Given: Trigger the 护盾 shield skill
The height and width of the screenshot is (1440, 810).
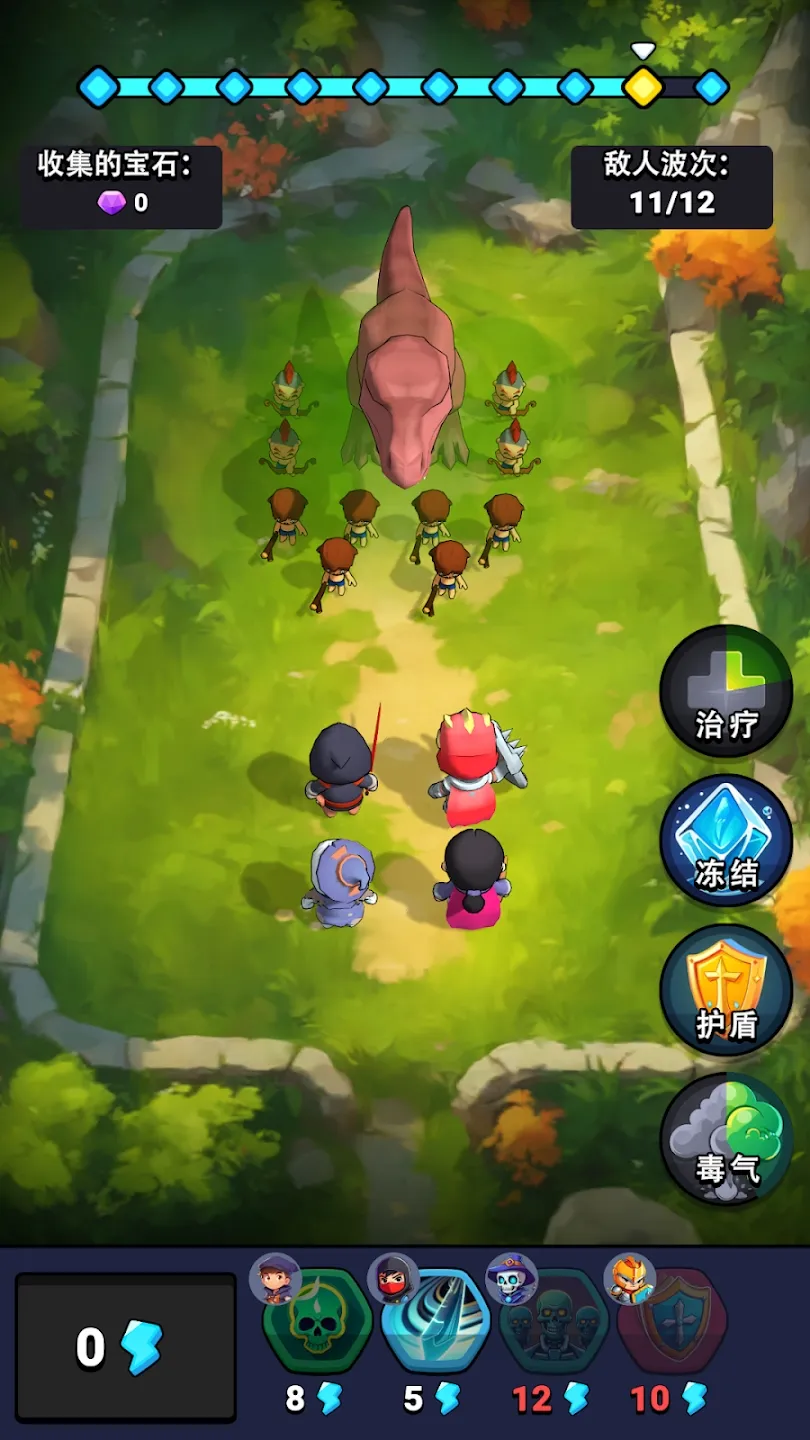Looking at the screenshot, I should point(726,990).
